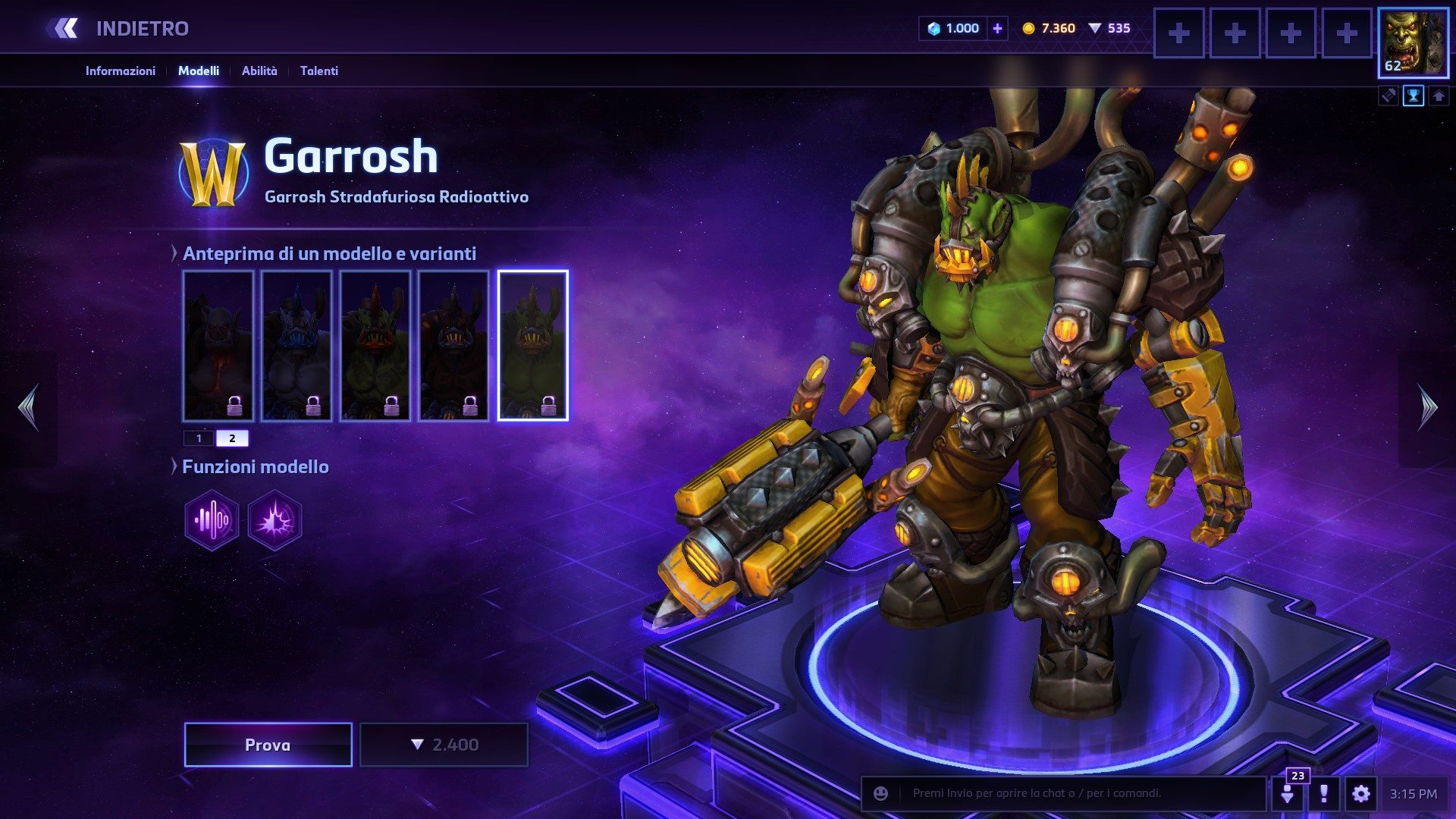The width and height of the screenshot is (1456, 819).
Task: Open the Abilità tab
Action: [x=259, y=71]
